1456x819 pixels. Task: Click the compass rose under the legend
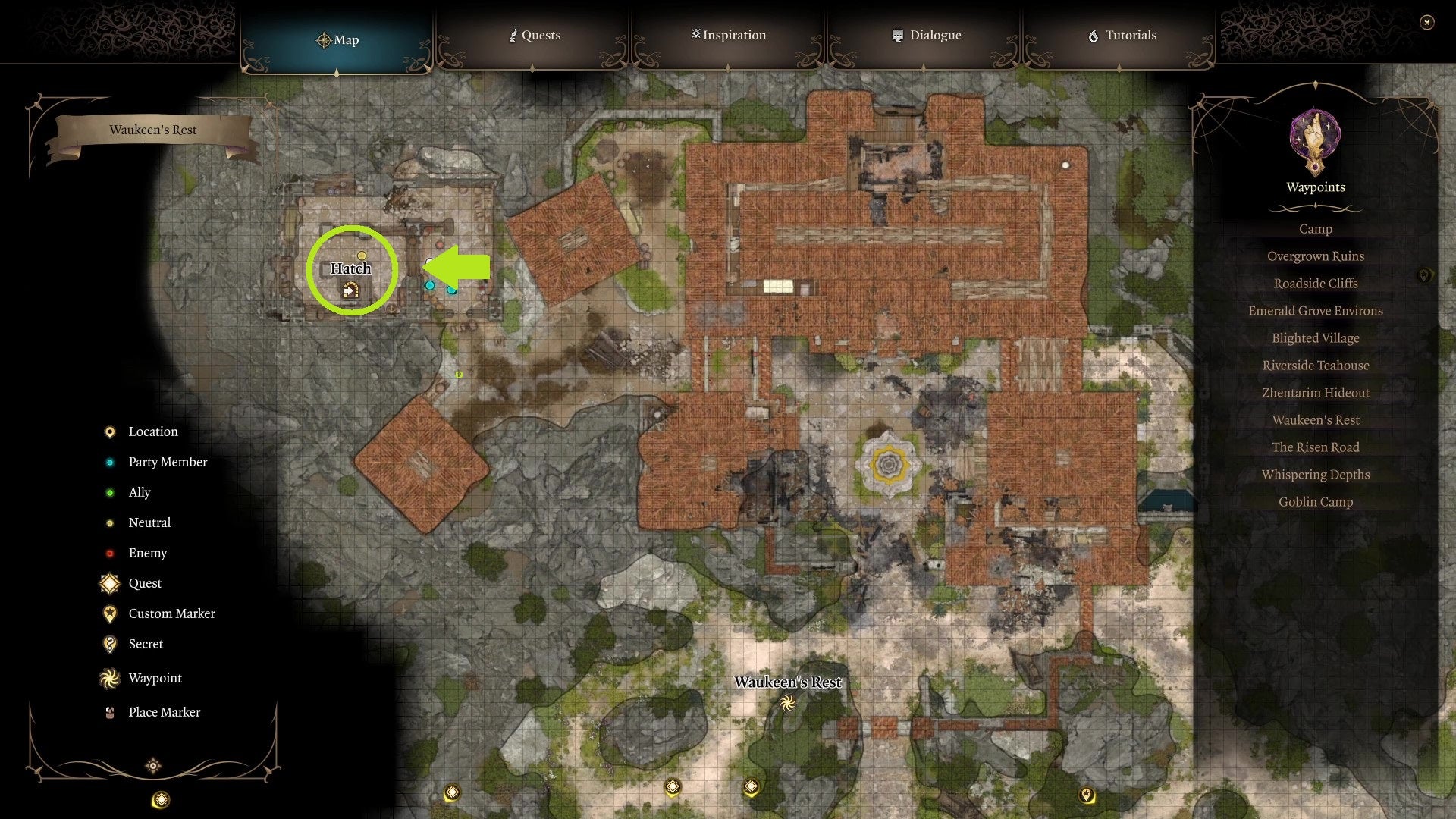(153, 766)
